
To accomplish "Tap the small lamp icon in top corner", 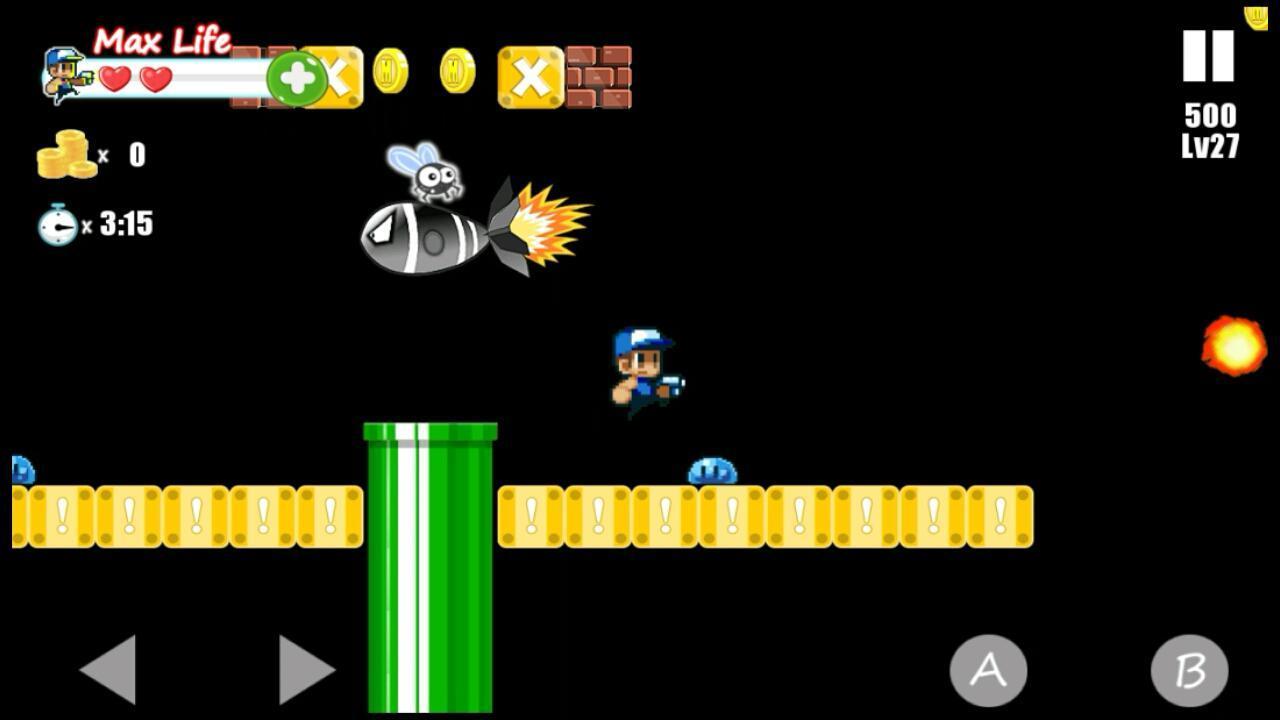I will [1254, 18].
